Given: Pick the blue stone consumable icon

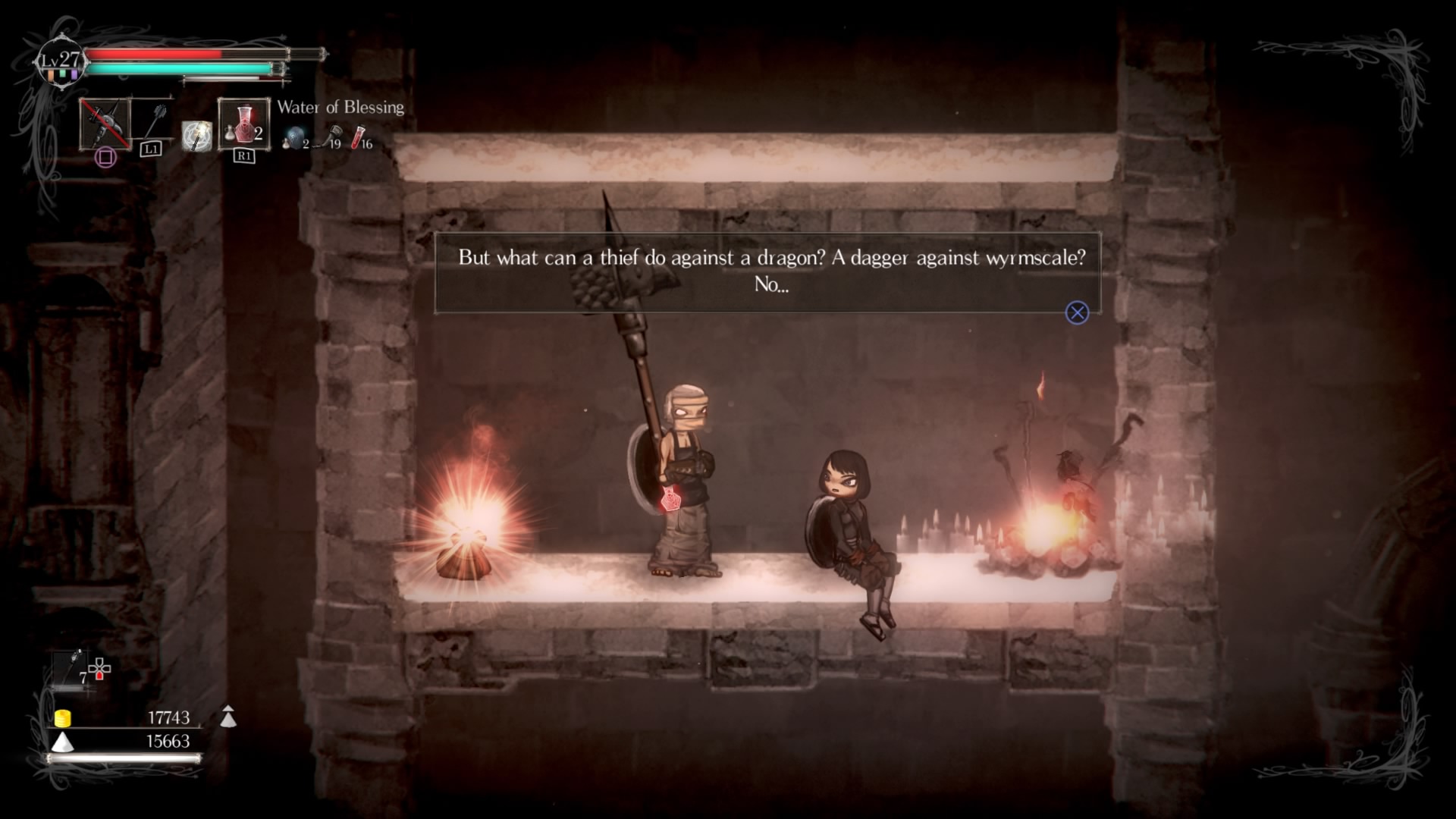Looking at the screenshot, I should (293, 137).
